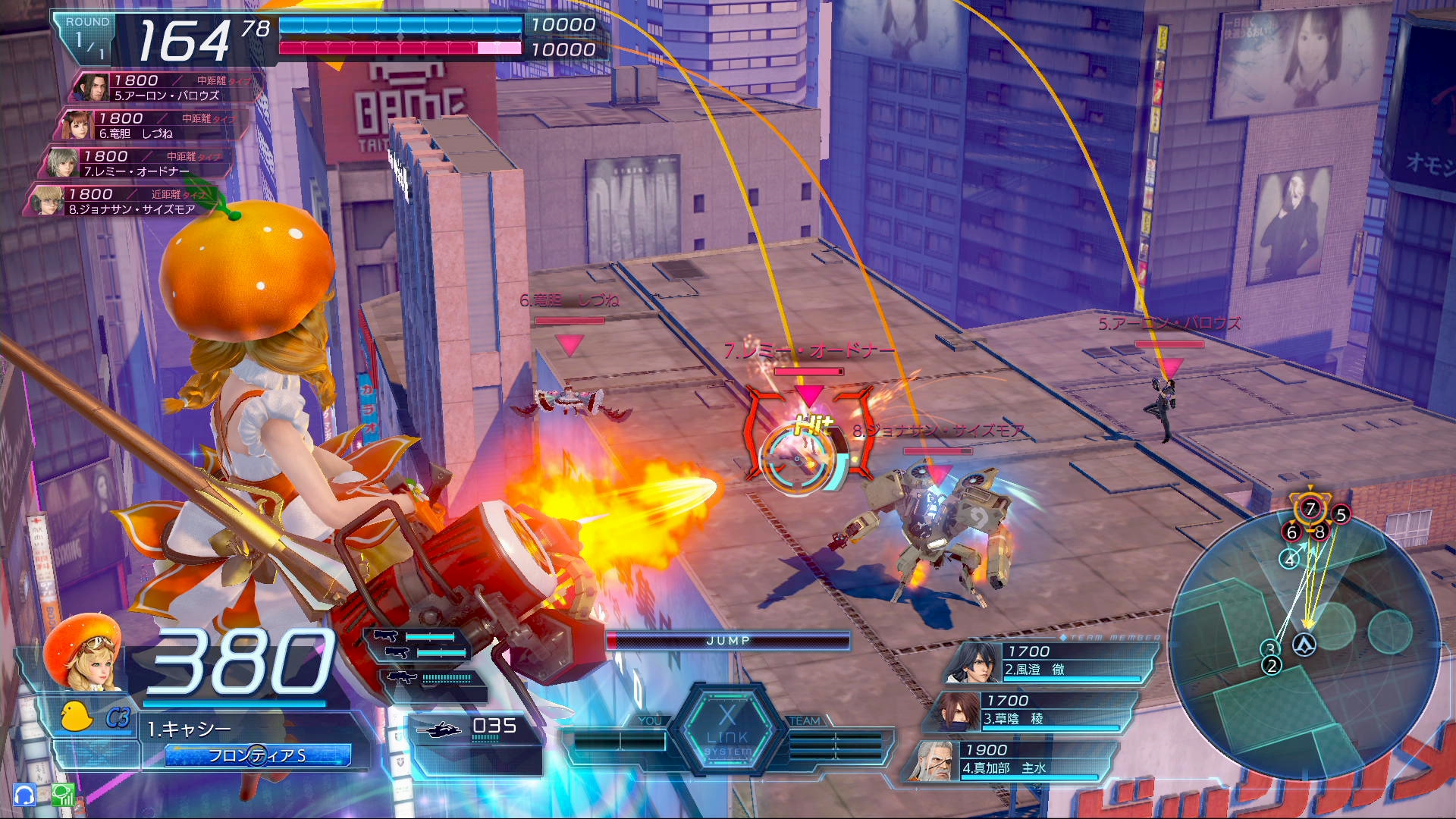Select the heavy weapon slot showing 035

point(474,730)
